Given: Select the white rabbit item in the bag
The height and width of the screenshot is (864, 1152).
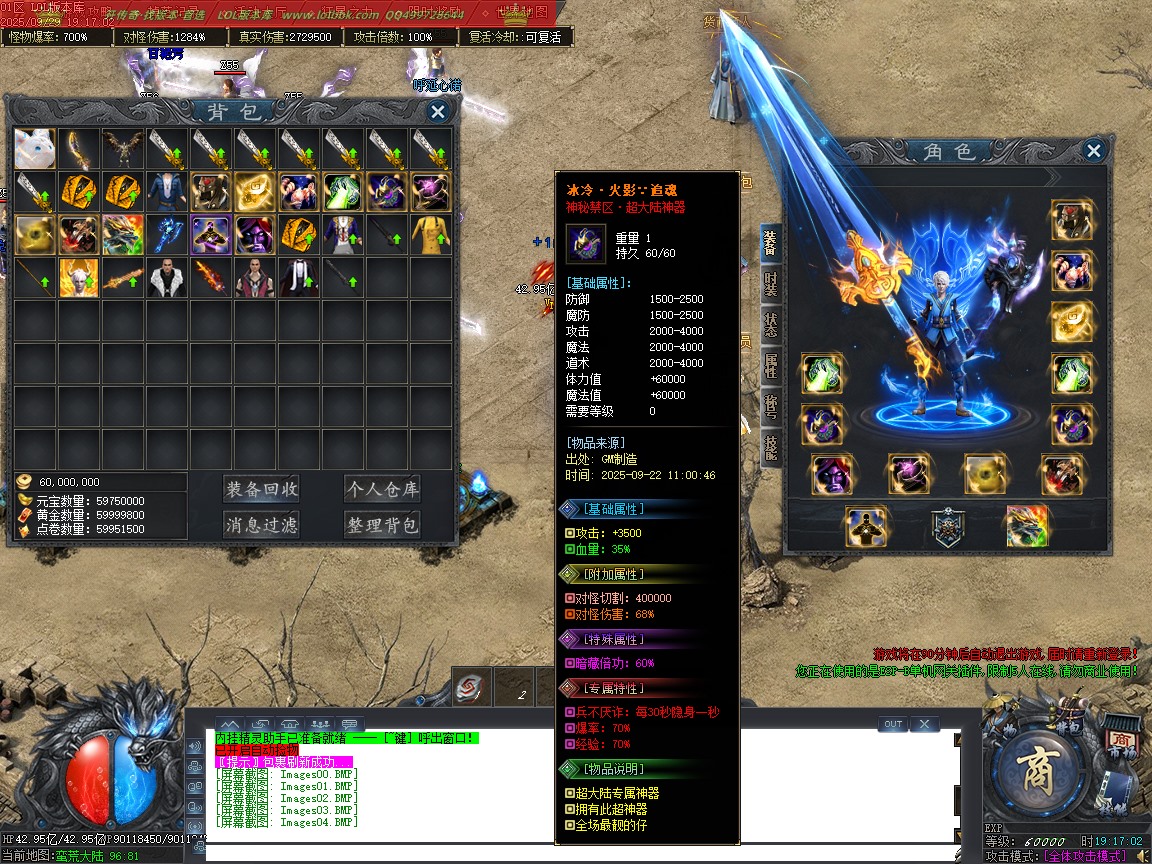Looking at the screenshot, I should tap(35, 148).
